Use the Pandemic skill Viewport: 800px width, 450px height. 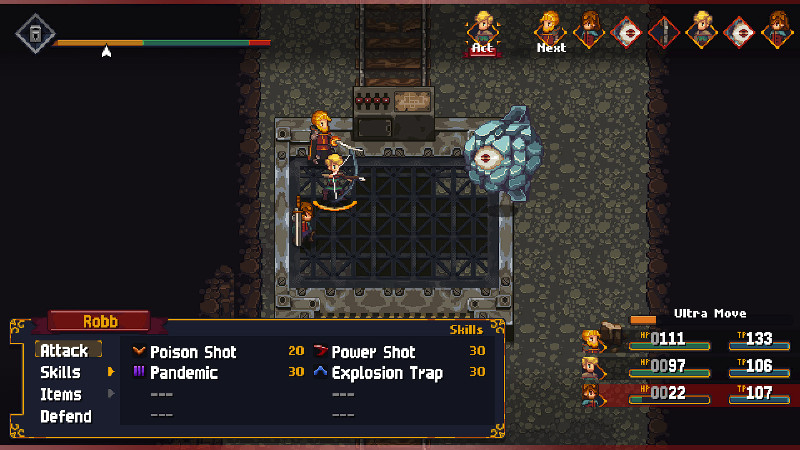[x=184, y=373]
